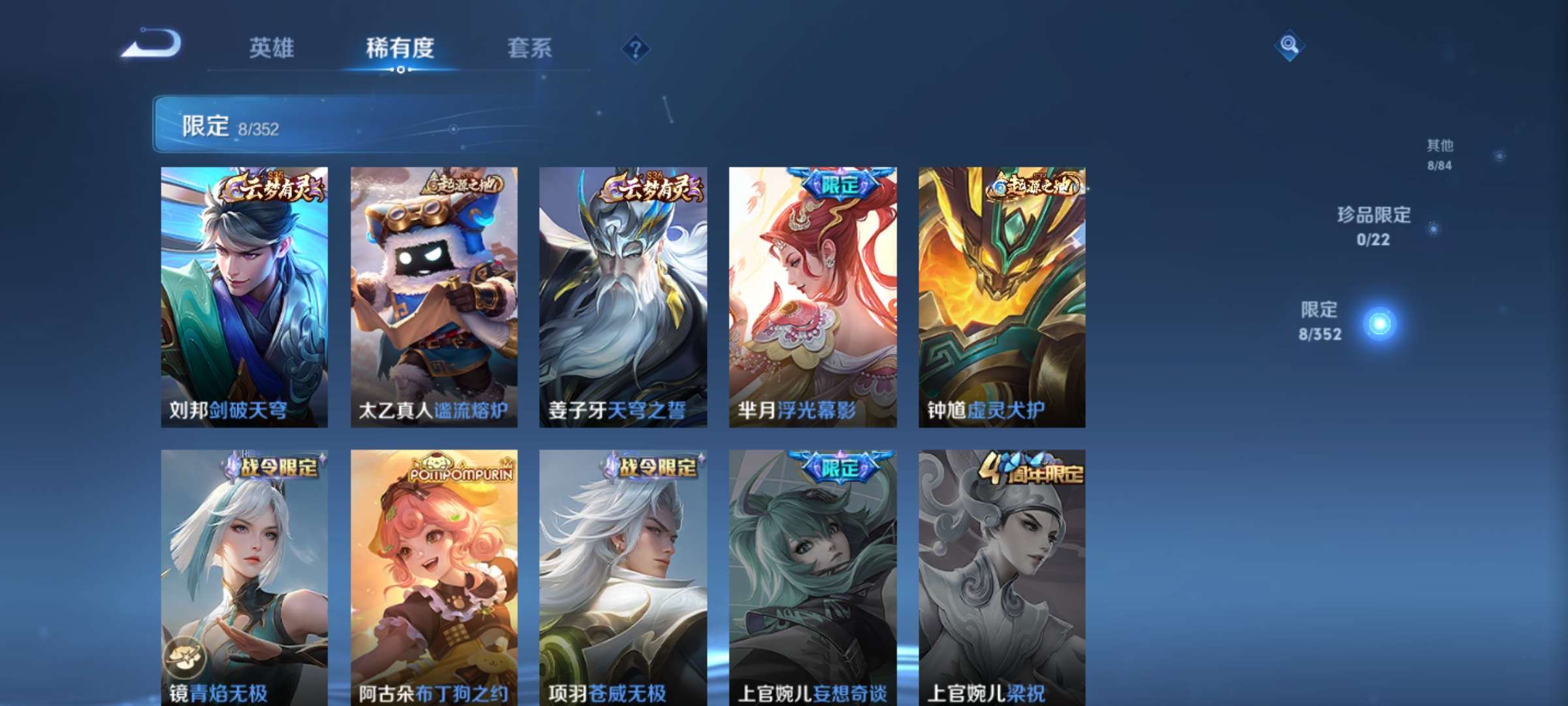Click the question mark help icon

tap(637, 47)
